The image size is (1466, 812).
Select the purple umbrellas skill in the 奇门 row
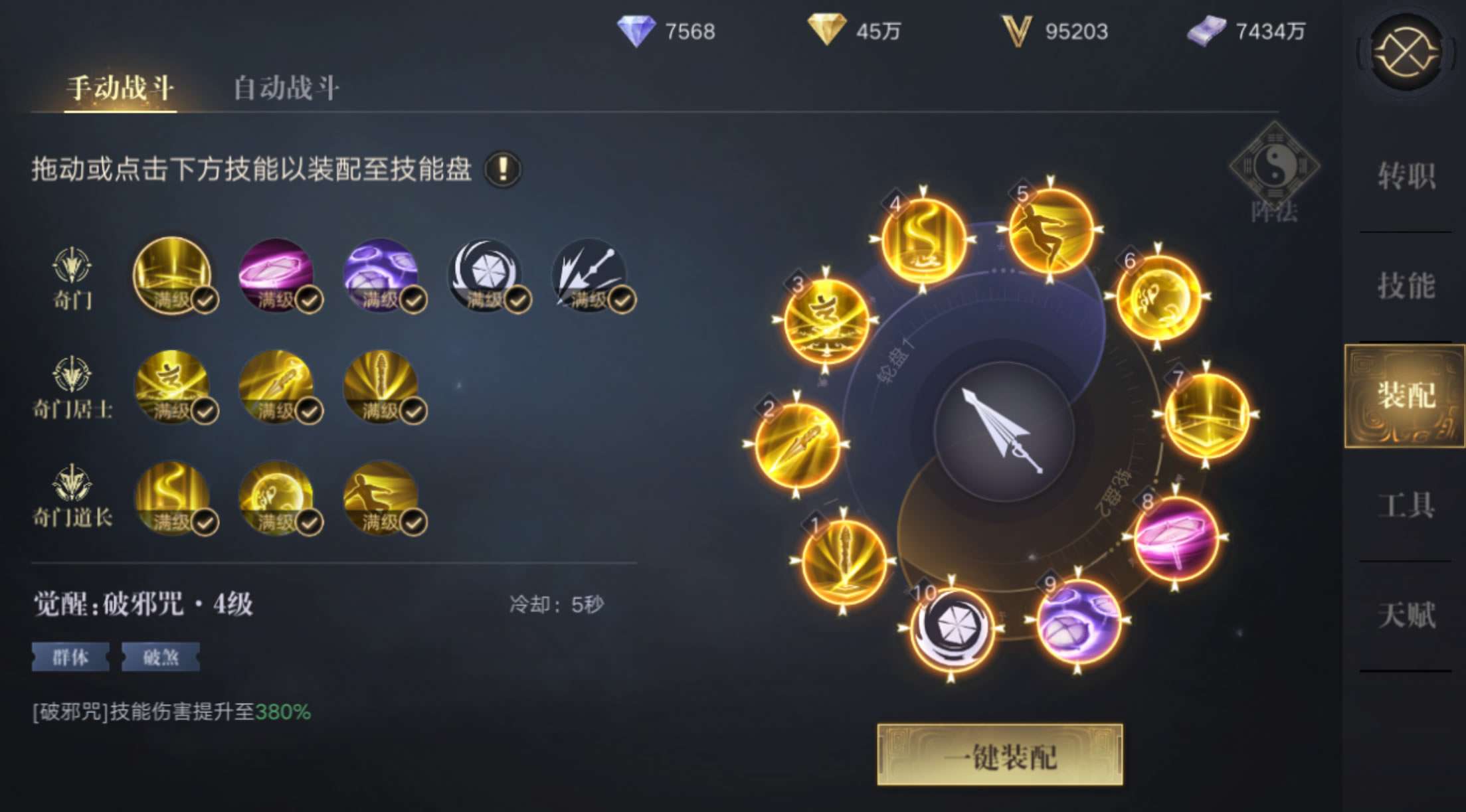381,275
